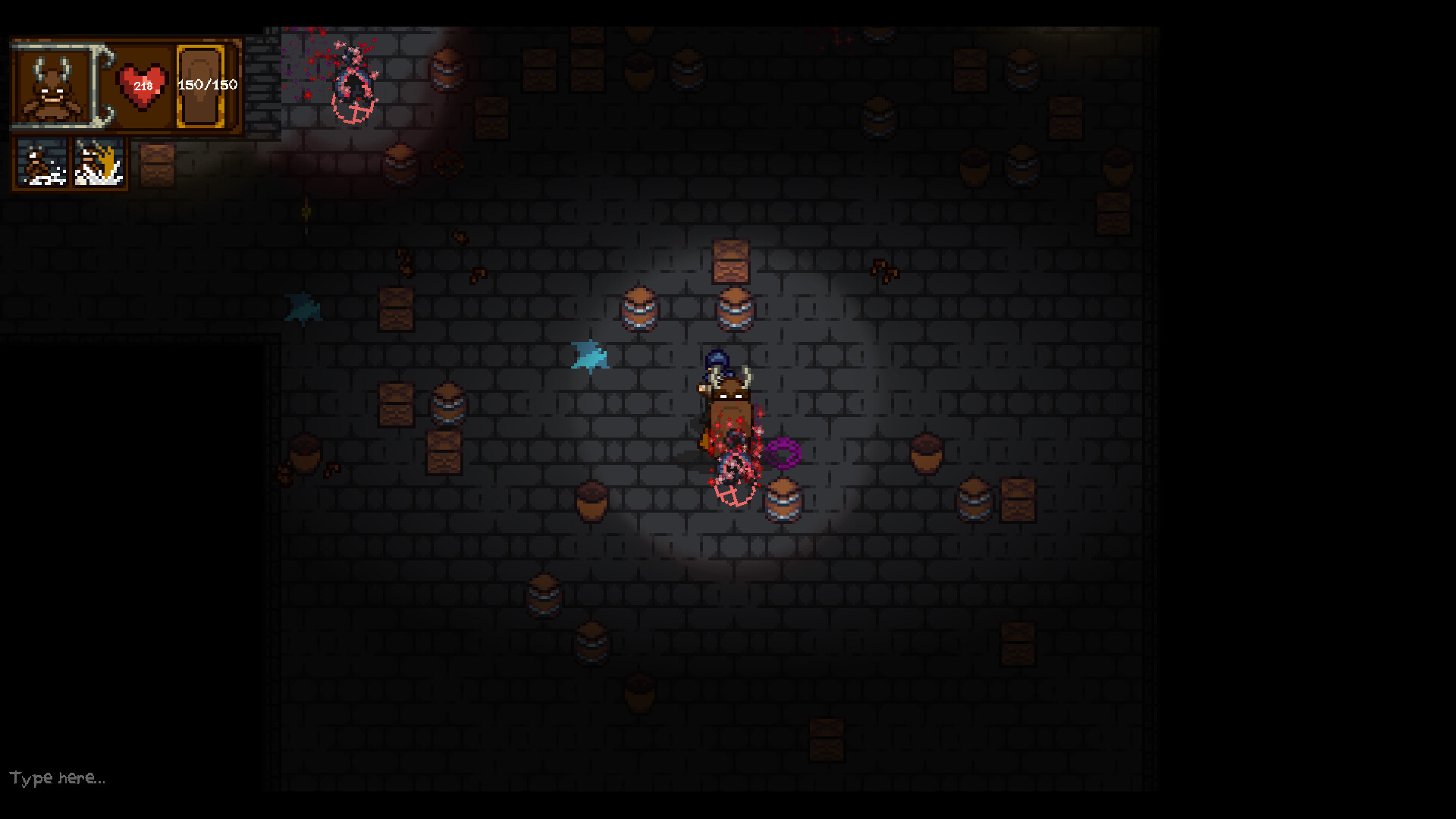Click the '218' number on the heart
This screenshot has height=819, width=1456.
click(x=143, y=87)
